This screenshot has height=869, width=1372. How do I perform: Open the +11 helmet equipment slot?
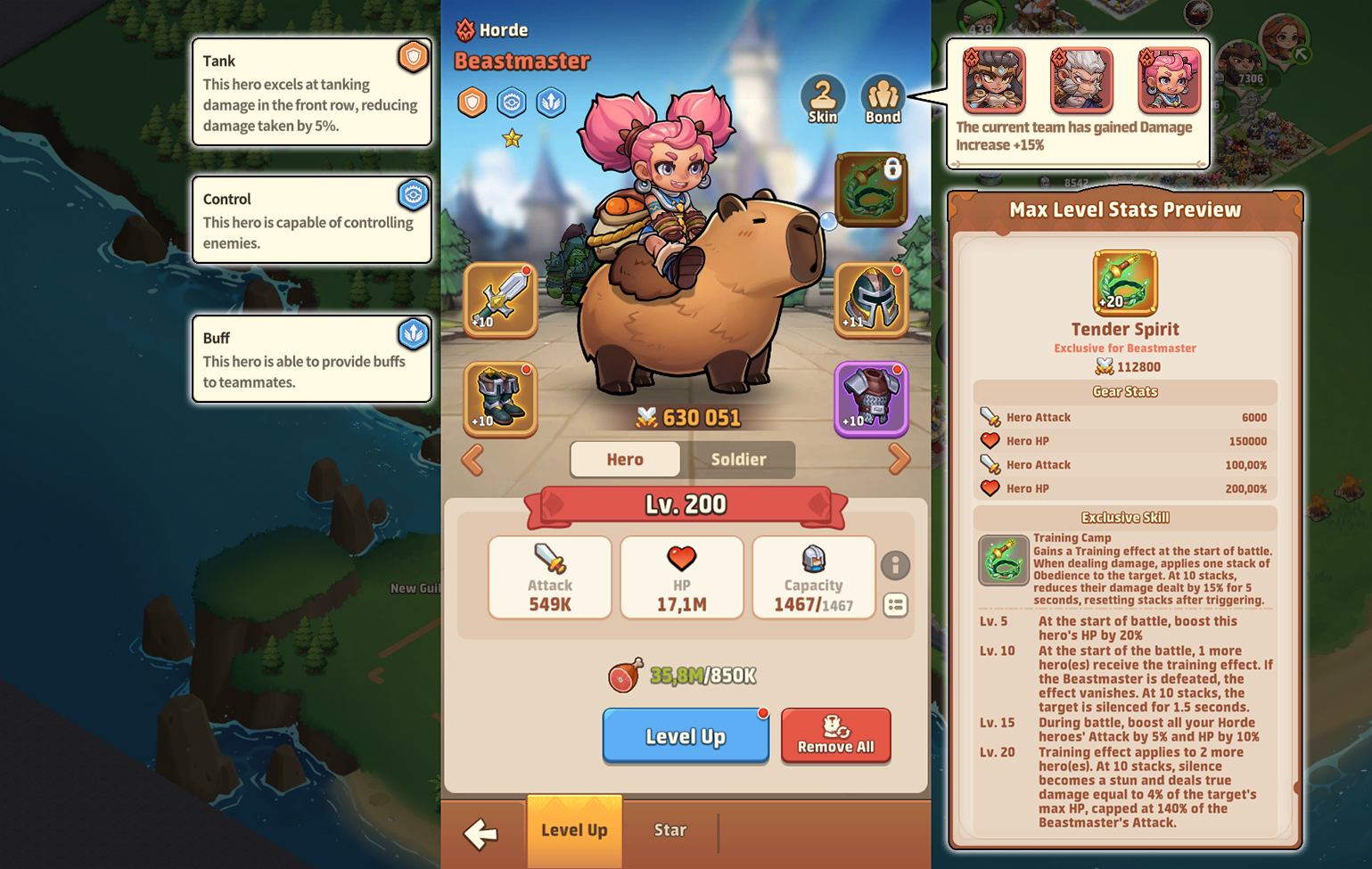pos(871,300)
